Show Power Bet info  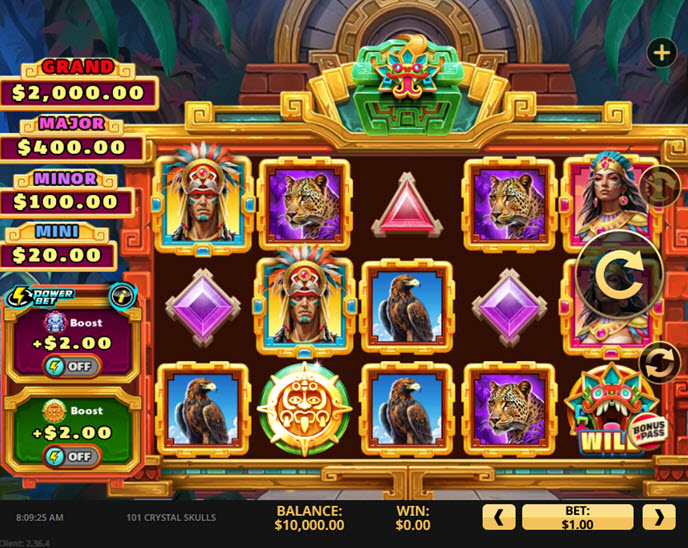[x=122, y=295]
